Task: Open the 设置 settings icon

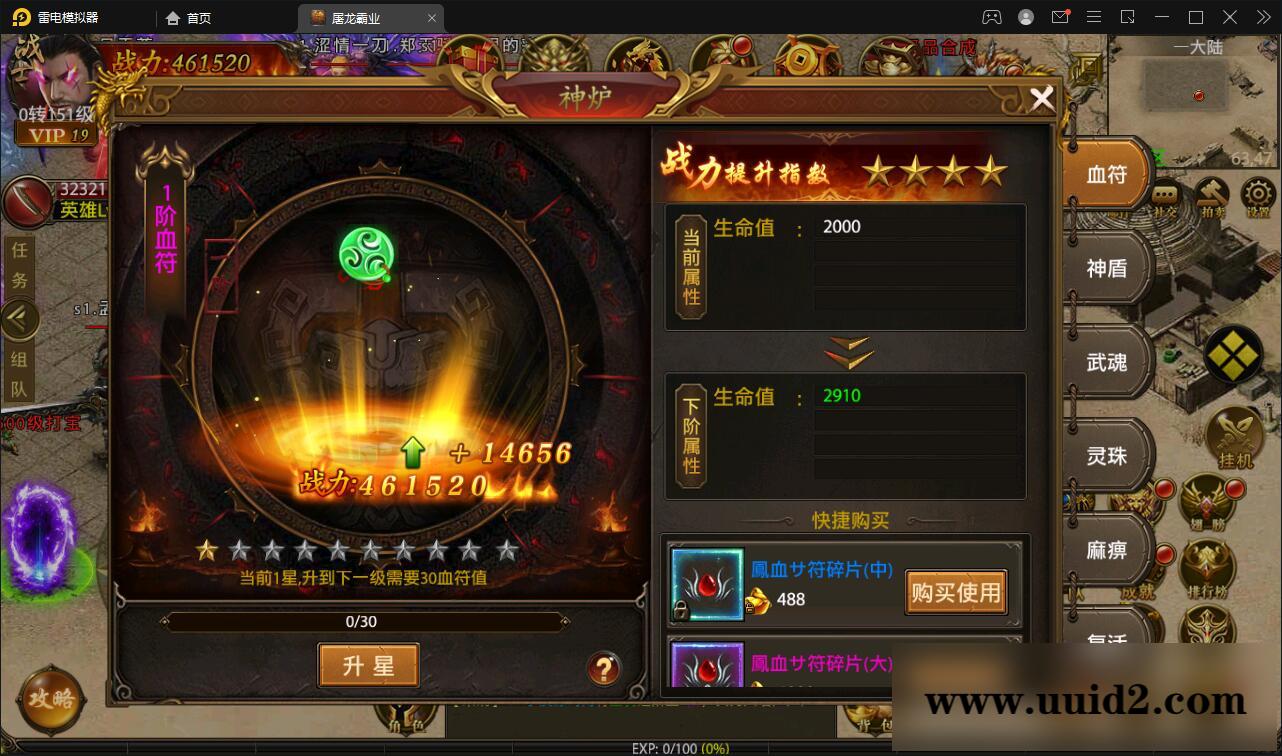Action: click(1254, 193)
